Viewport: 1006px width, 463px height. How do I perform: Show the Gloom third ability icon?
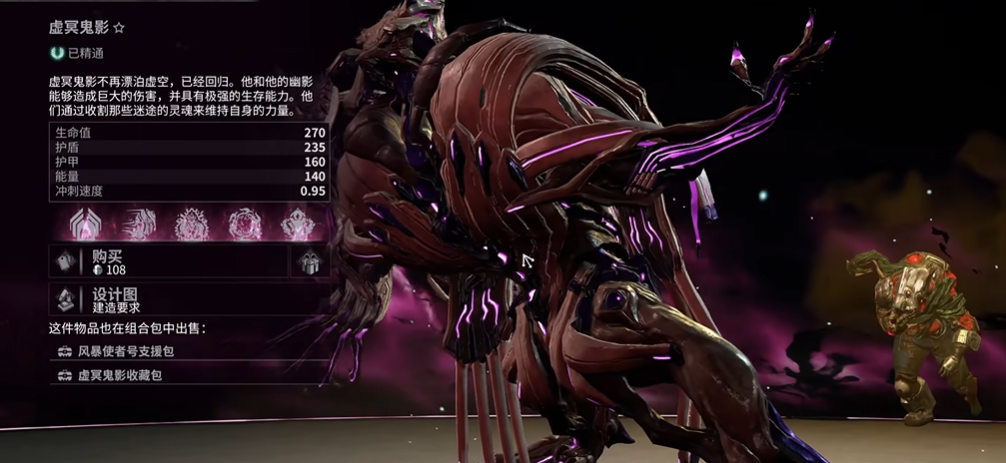tap(245, 224)
